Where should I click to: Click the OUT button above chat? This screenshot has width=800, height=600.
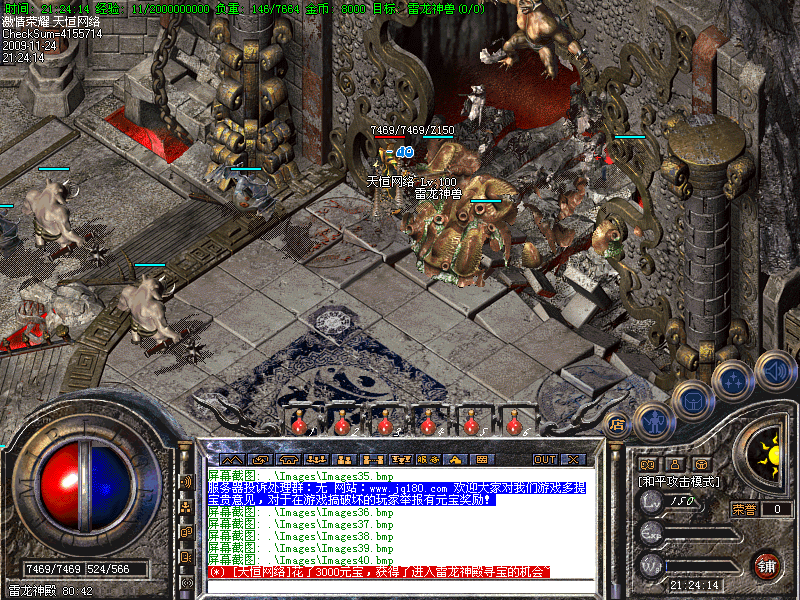[x=544, y=459]
